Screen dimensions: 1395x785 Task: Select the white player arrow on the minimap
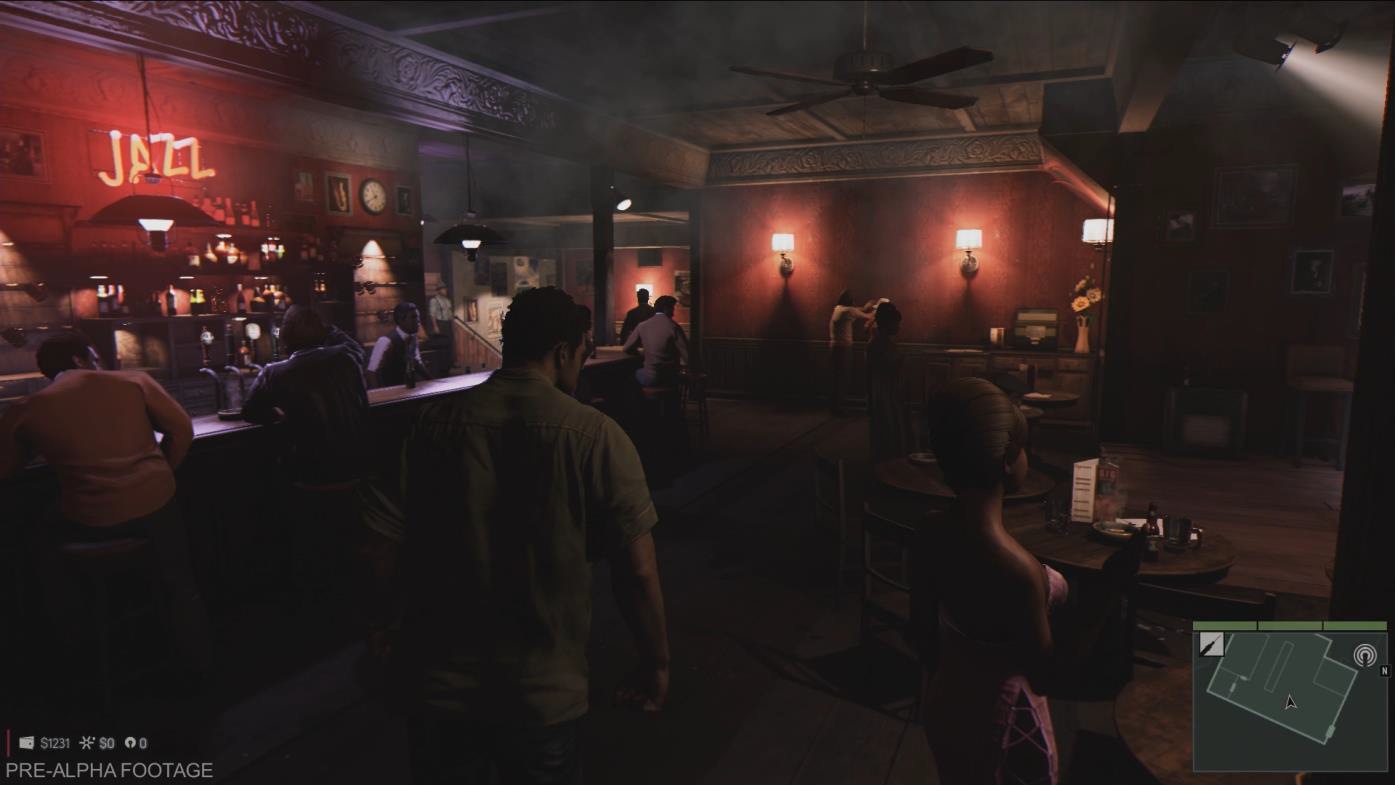[1291, 702]
